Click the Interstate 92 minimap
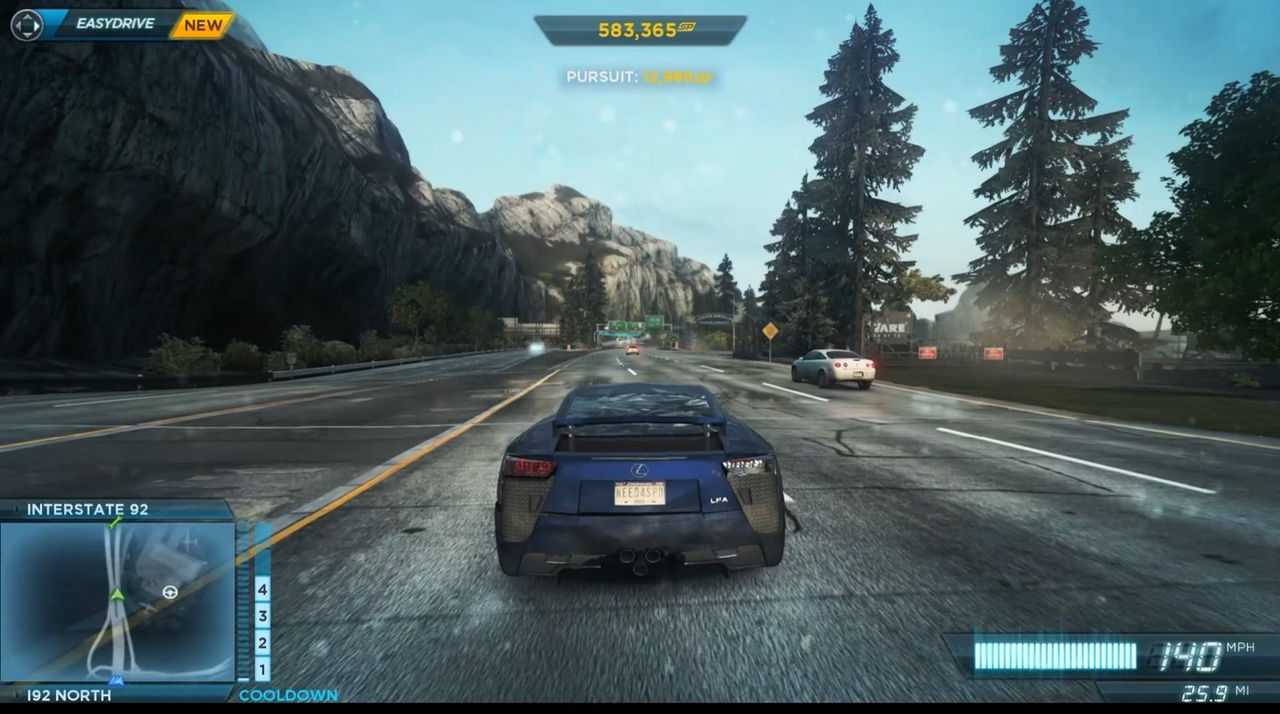Image resolution: width=1280 pixels, height=714 pixels. coord(117,602)
